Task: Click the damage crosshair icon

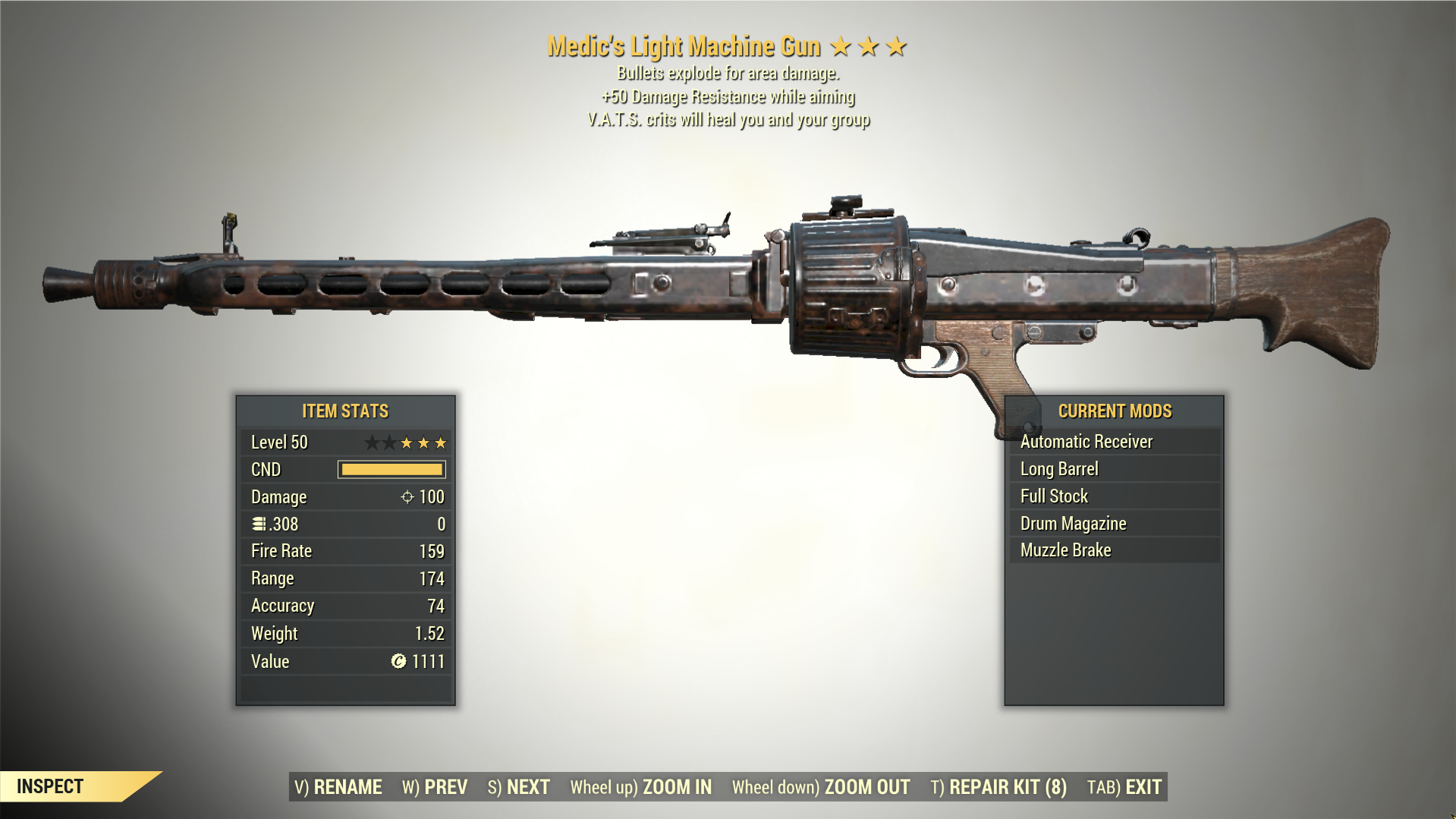Action: tap(406, 497)
